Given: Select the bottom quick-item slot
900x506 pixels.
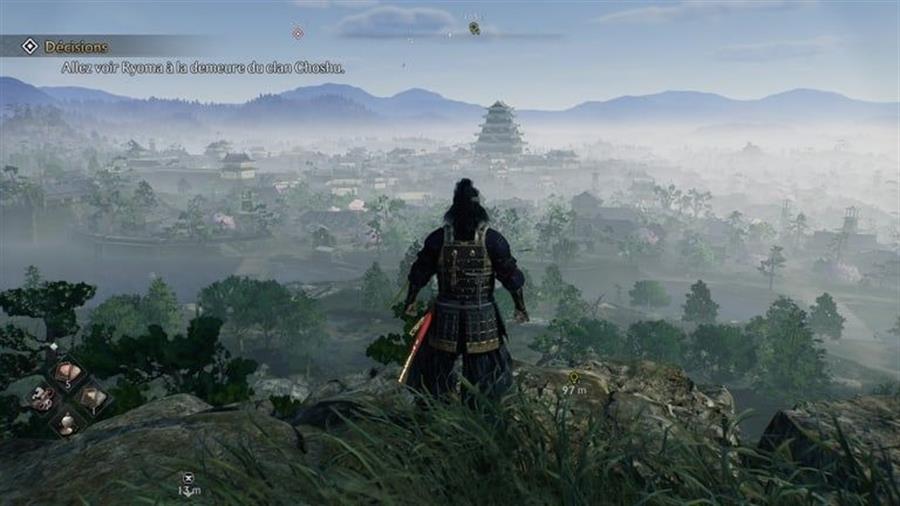Looking at the screenshot, I should click(x=67, y=422).
